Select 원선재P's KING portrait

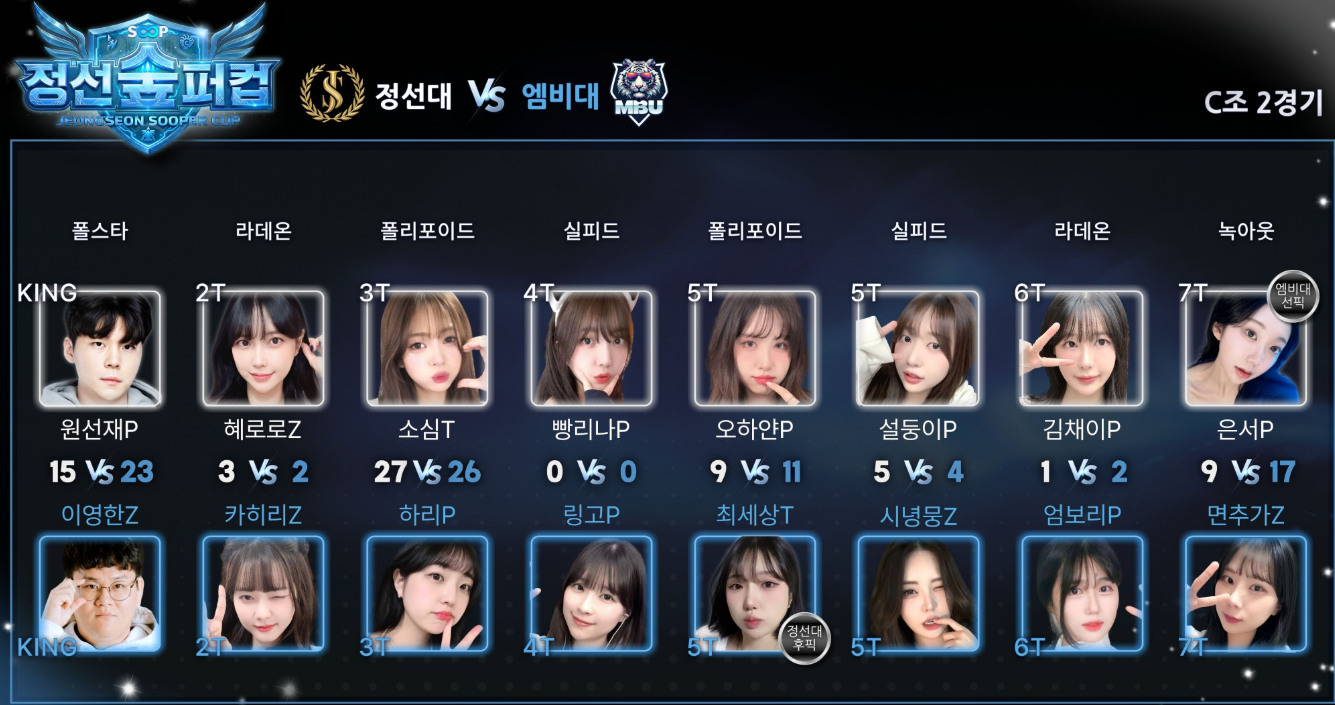pos(99,348)
